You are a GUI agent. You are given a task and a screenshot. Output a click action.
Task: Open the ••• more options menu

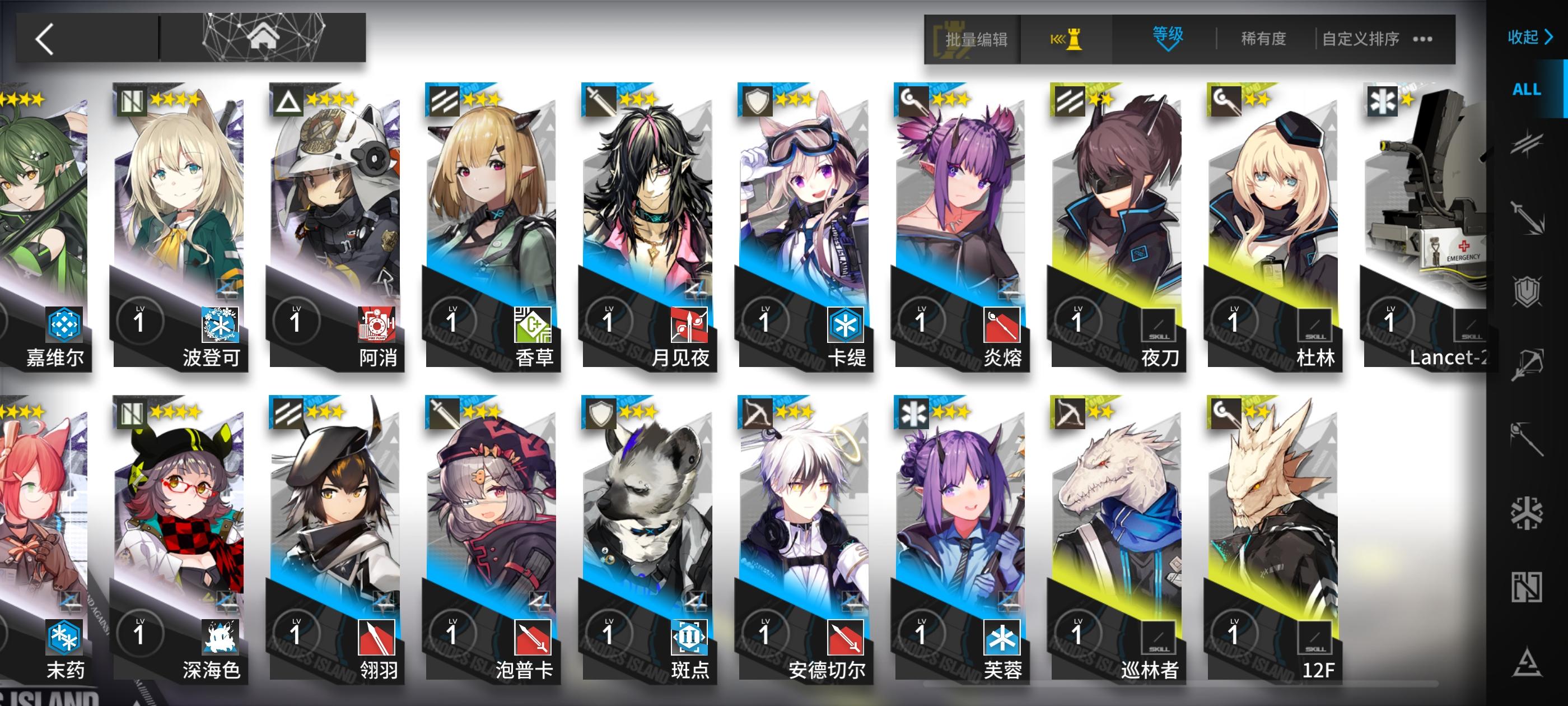1422,38
